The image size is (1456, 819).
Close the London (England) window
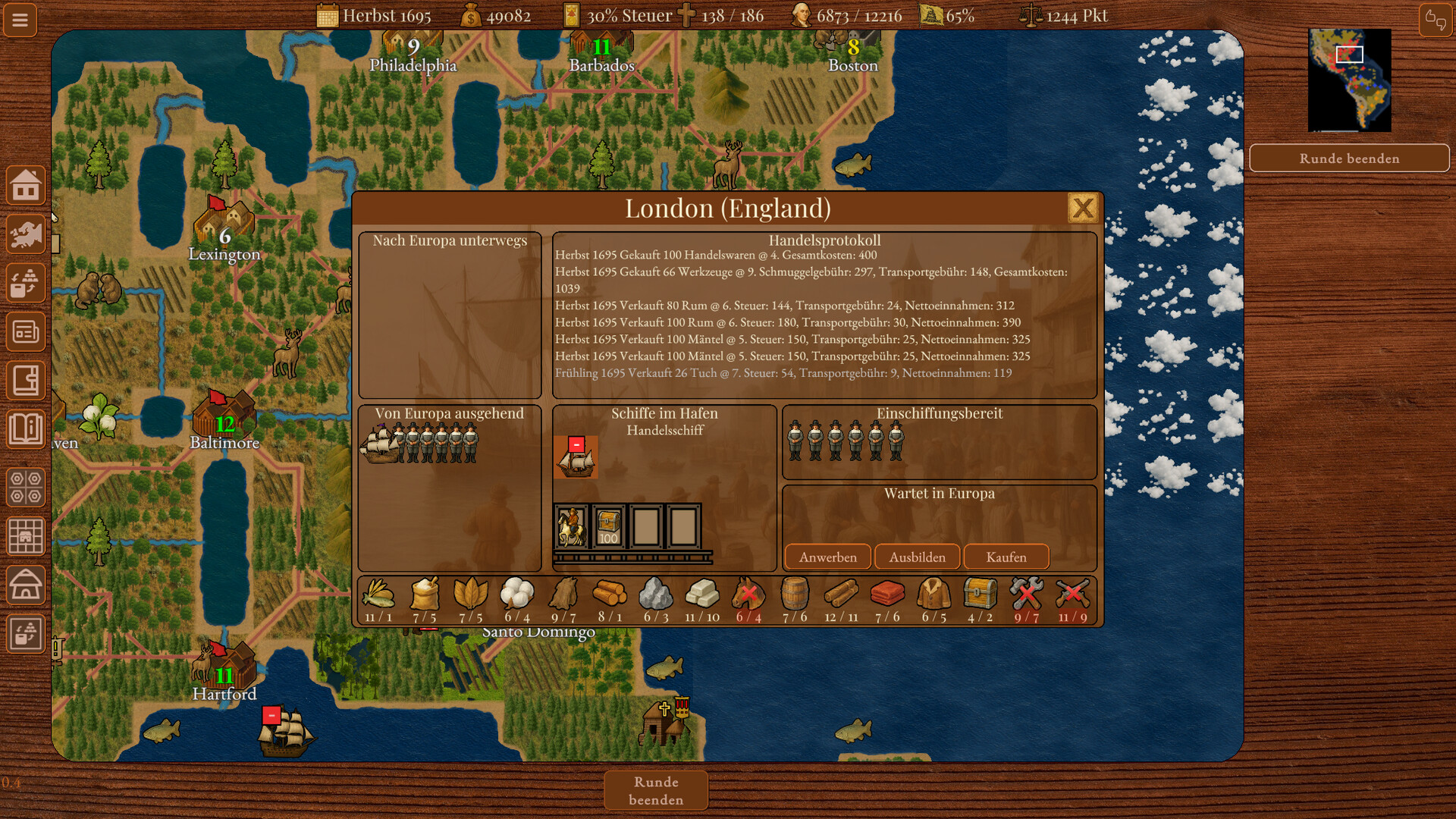point(1082,208)
